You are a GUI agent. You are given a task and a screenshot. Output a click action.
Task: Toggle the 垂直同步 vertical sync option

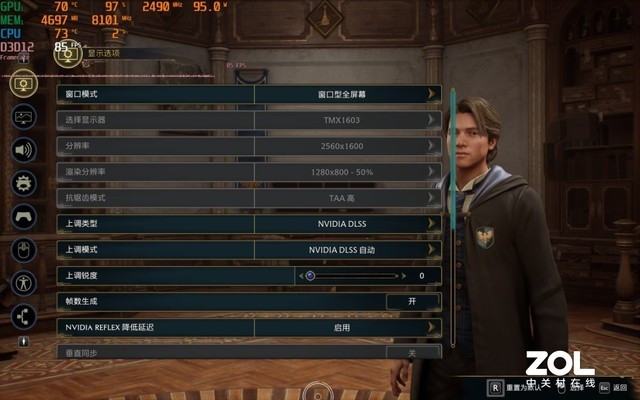pyautogui.click(x=412, y=352)
